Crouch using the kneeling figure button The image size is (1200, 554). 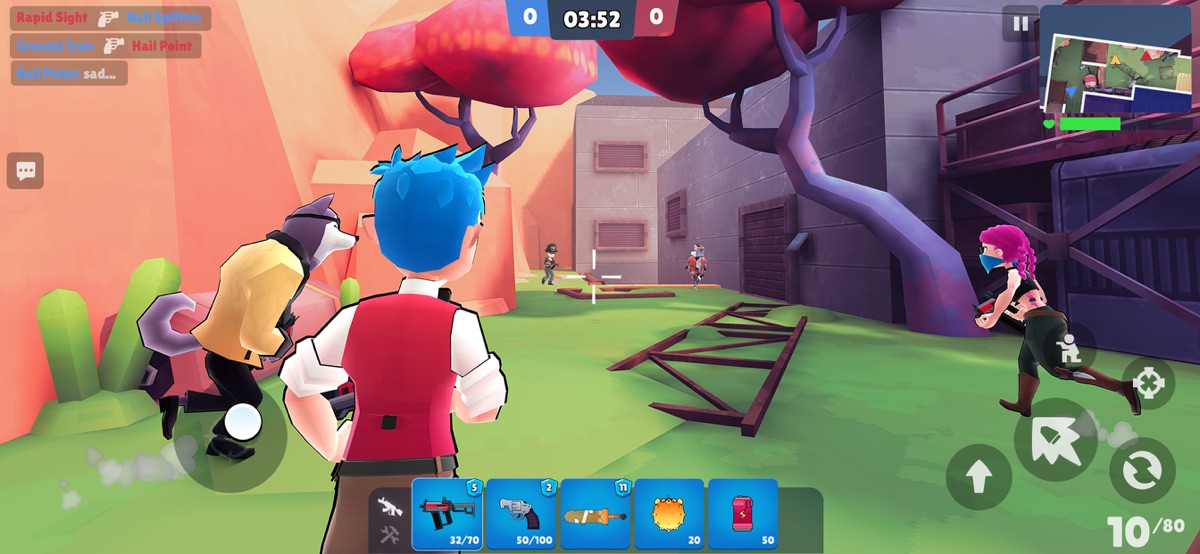click(1069, 349)
